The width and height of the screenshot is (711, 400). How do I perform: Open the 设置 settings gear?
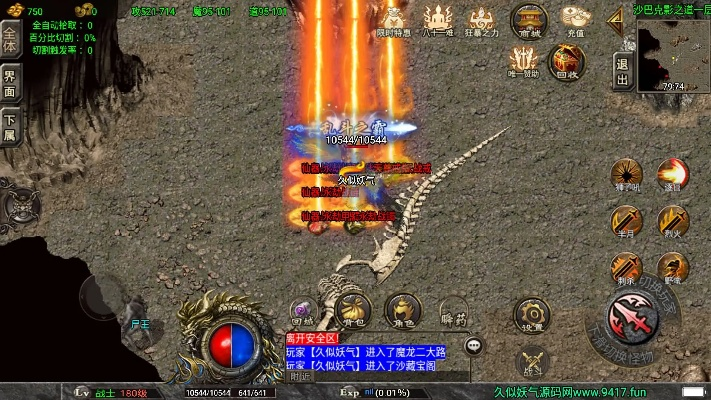pyautogui.click(x=533, y=314)
